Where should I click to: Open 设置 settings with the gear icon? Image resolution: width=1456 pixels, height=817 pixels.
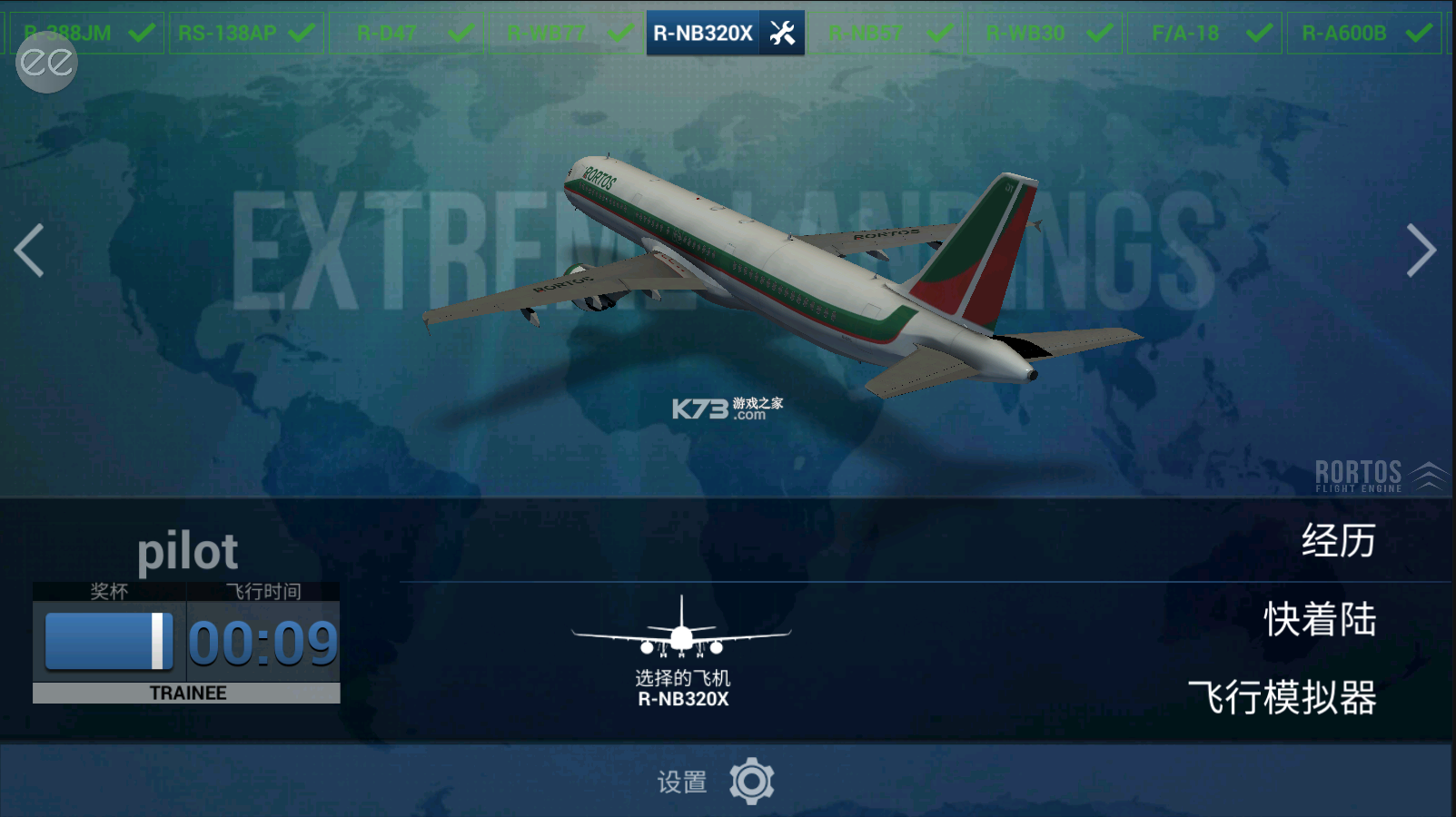coord(751,781)
